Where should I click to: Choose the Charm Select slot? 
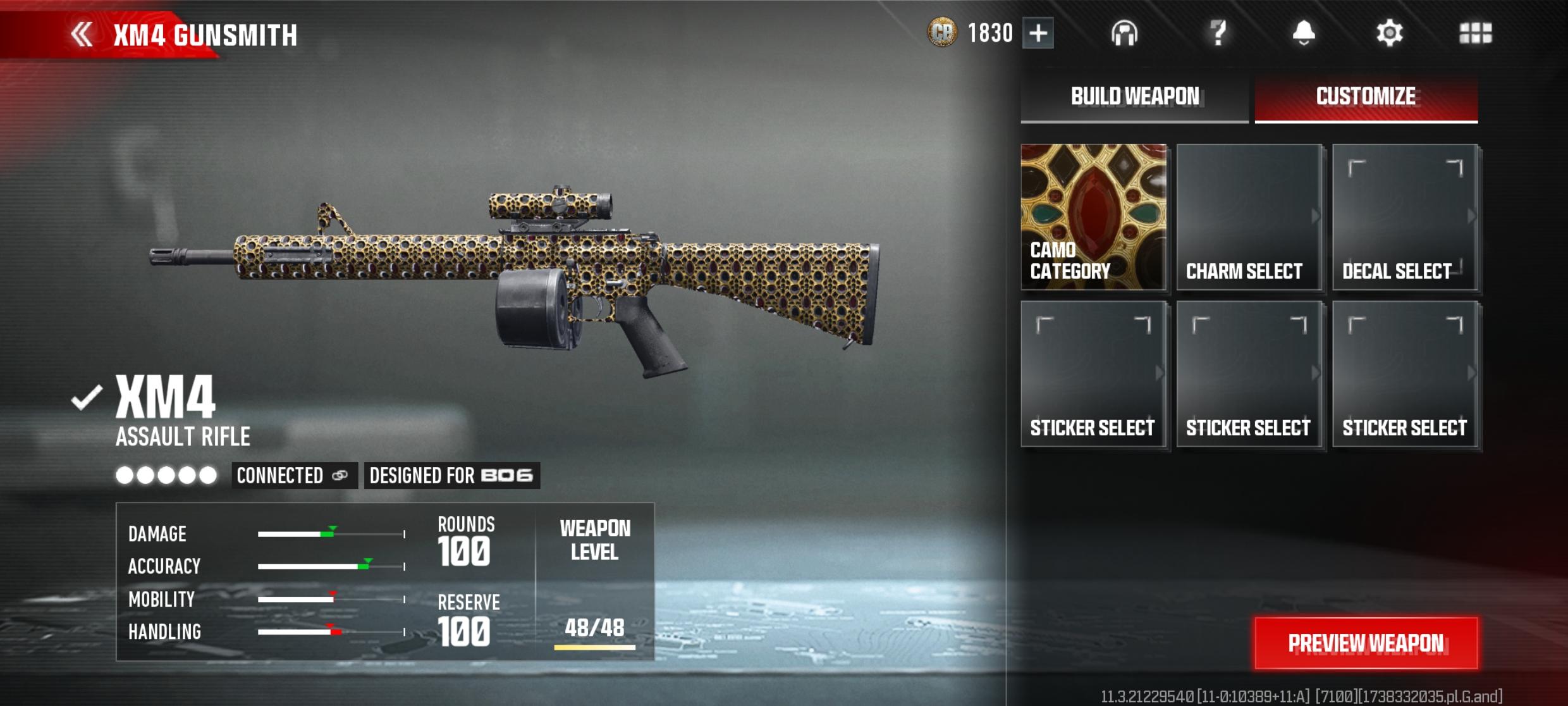(1249, 217)
